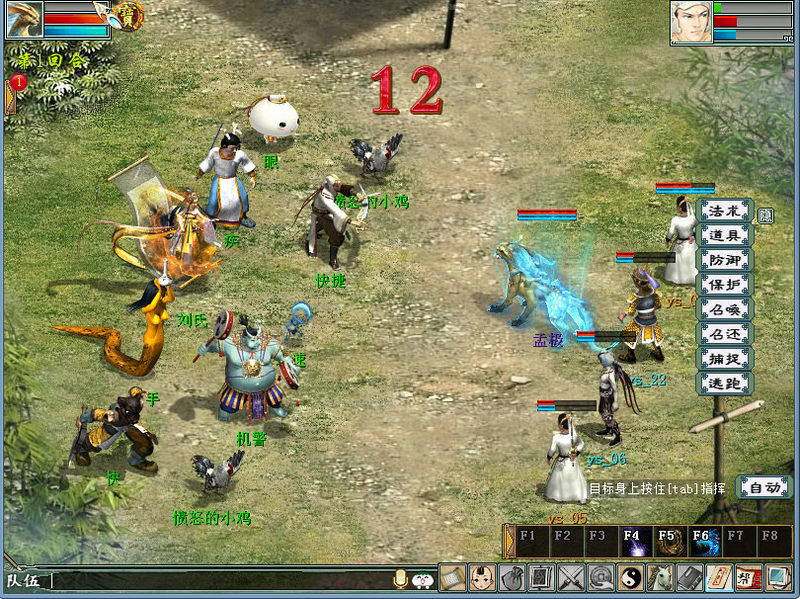This screenshot has height=599, width=800.
Task: Choose the 法术 spell command
Action: 725,211
